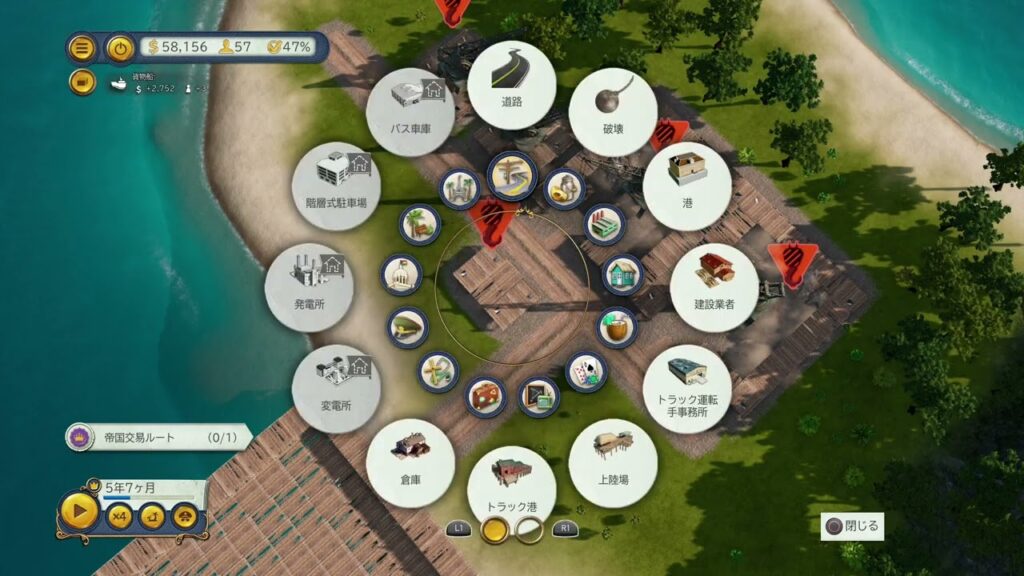Pick the 発電所 power plant
Viewport: 1024px width, 576px height.
click(x=309, y=287)
